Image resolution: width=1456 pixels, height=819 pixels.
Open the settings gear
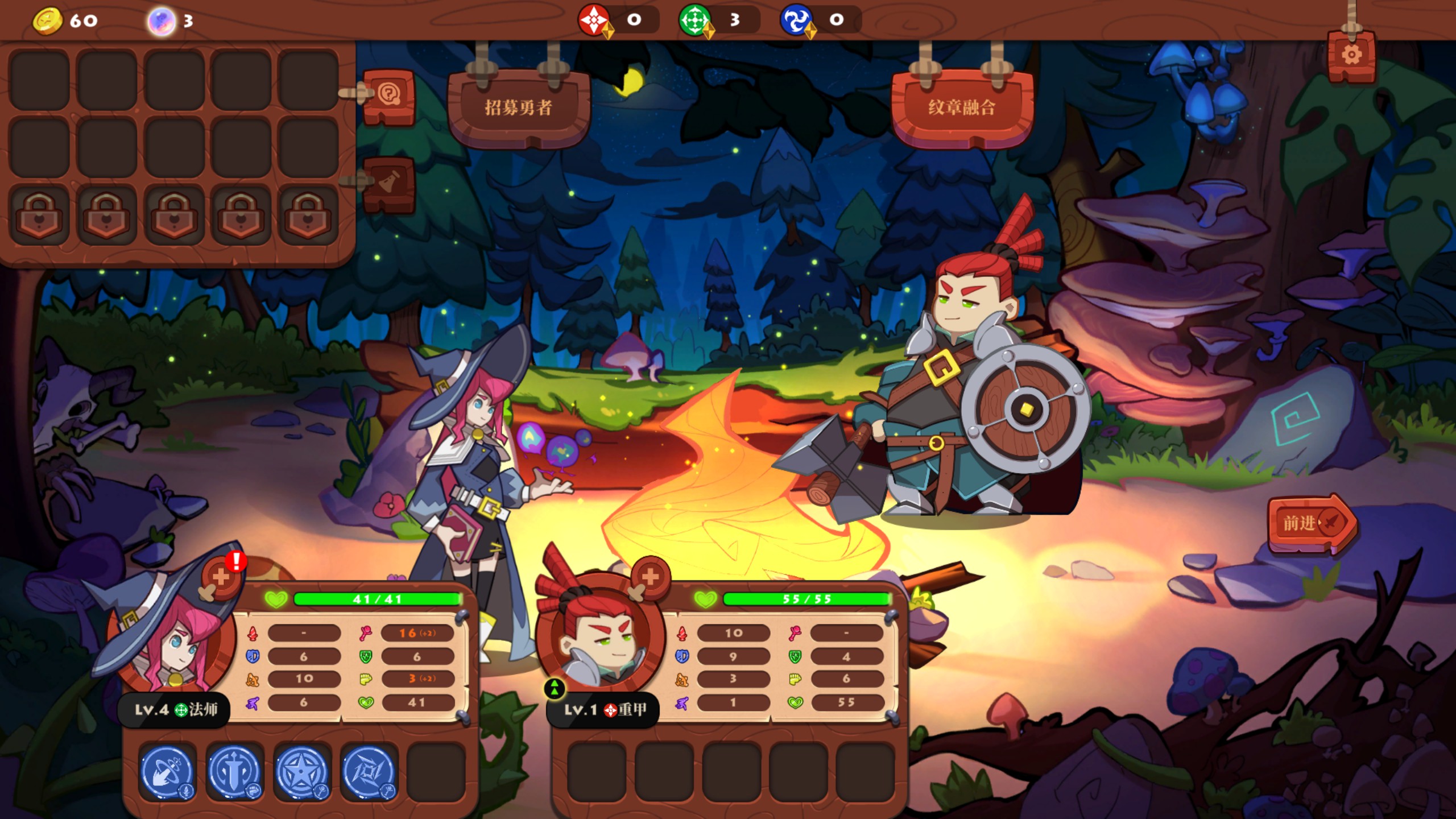click(x=1351, y=56)
